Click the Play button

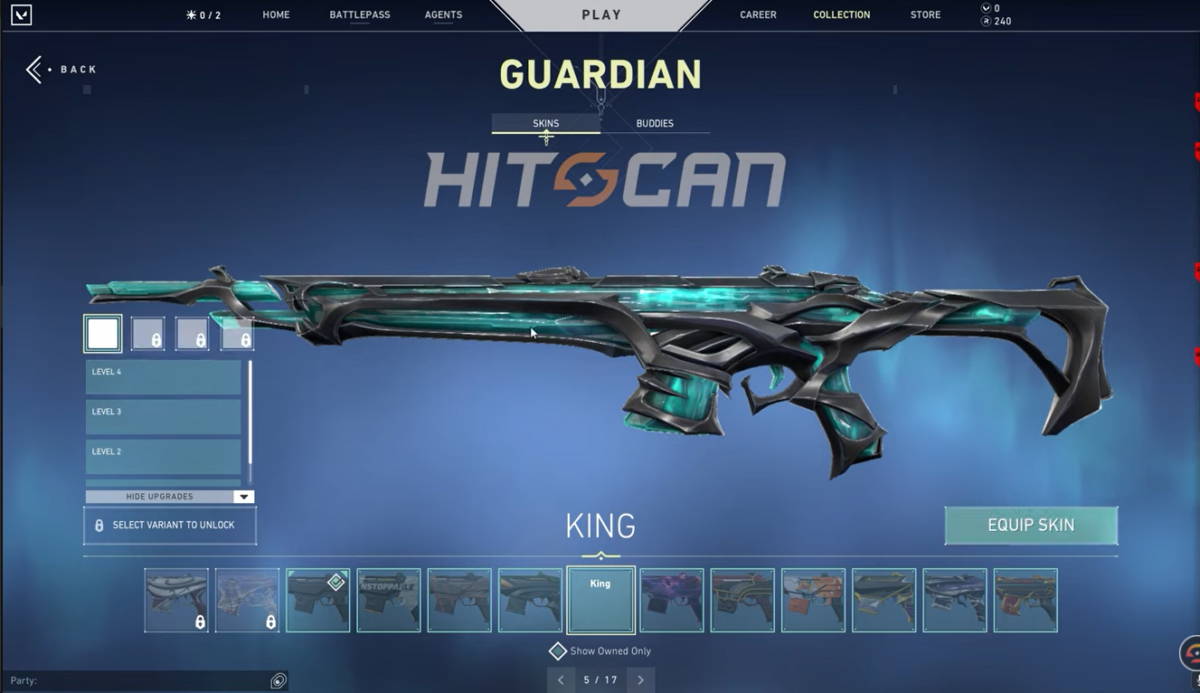(601, 15)
